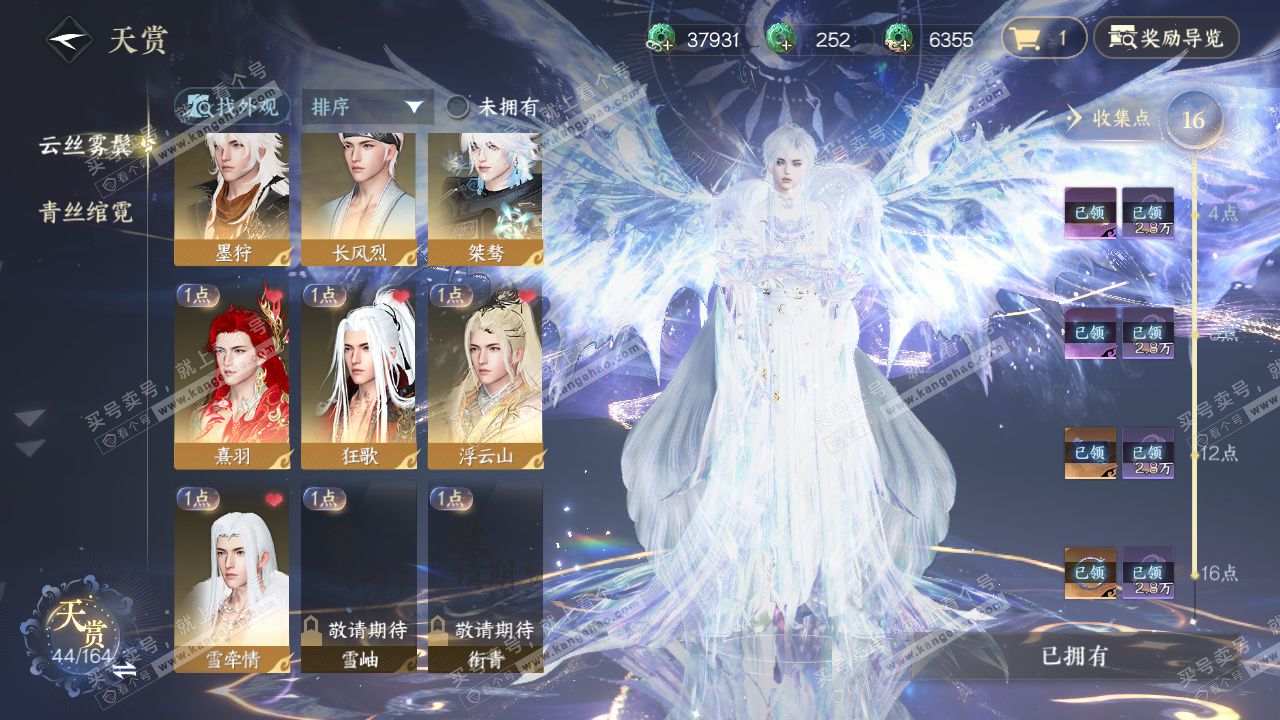The width and height of the screenshot is (1280, 720).
Task: Choose the 浮云山 hairstyle card
Action: [x=486, y=376]
